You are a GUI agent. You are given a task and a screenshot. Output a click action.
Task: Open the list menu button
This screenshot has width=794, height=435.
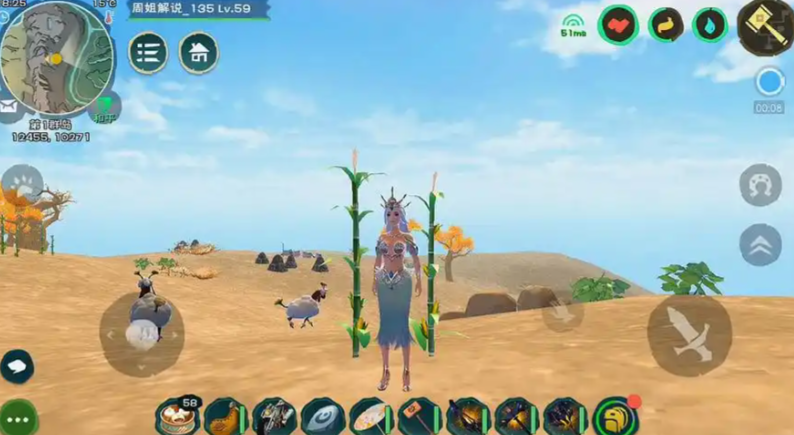pos(148,53)
